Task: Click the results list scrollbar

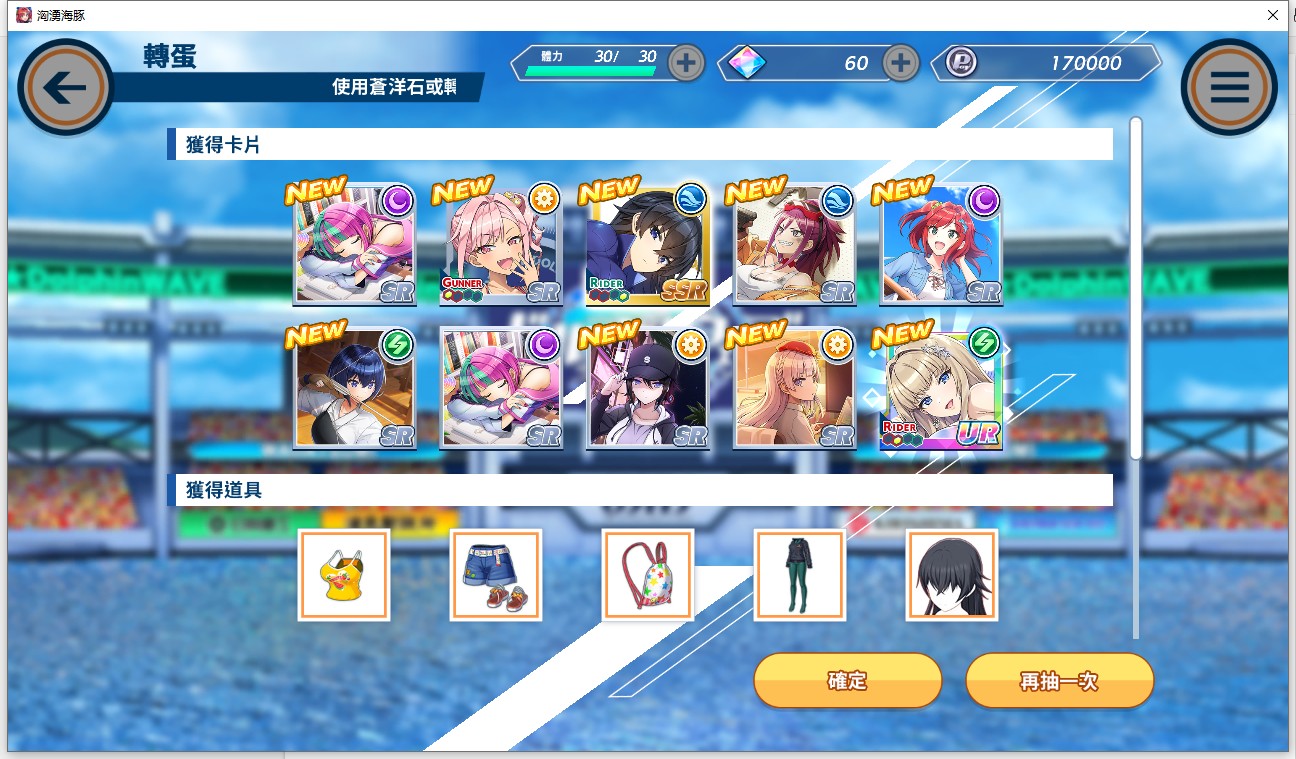Action: click(x=1135, y=290)
